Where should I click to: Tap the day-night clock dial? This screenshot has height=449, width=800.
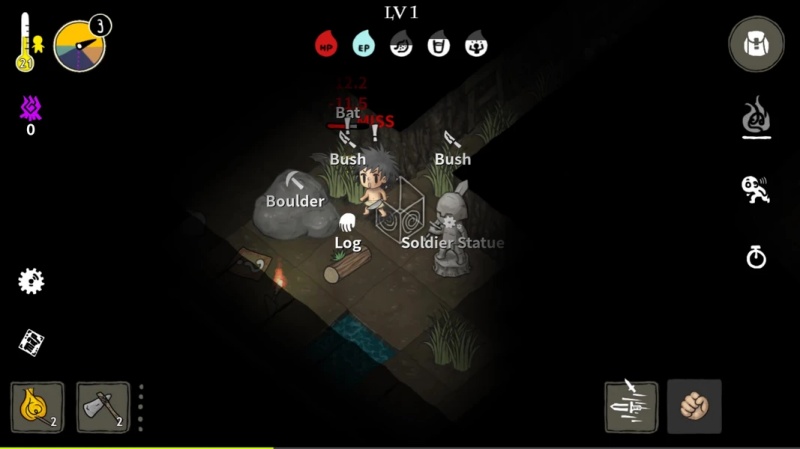(79, 47)
